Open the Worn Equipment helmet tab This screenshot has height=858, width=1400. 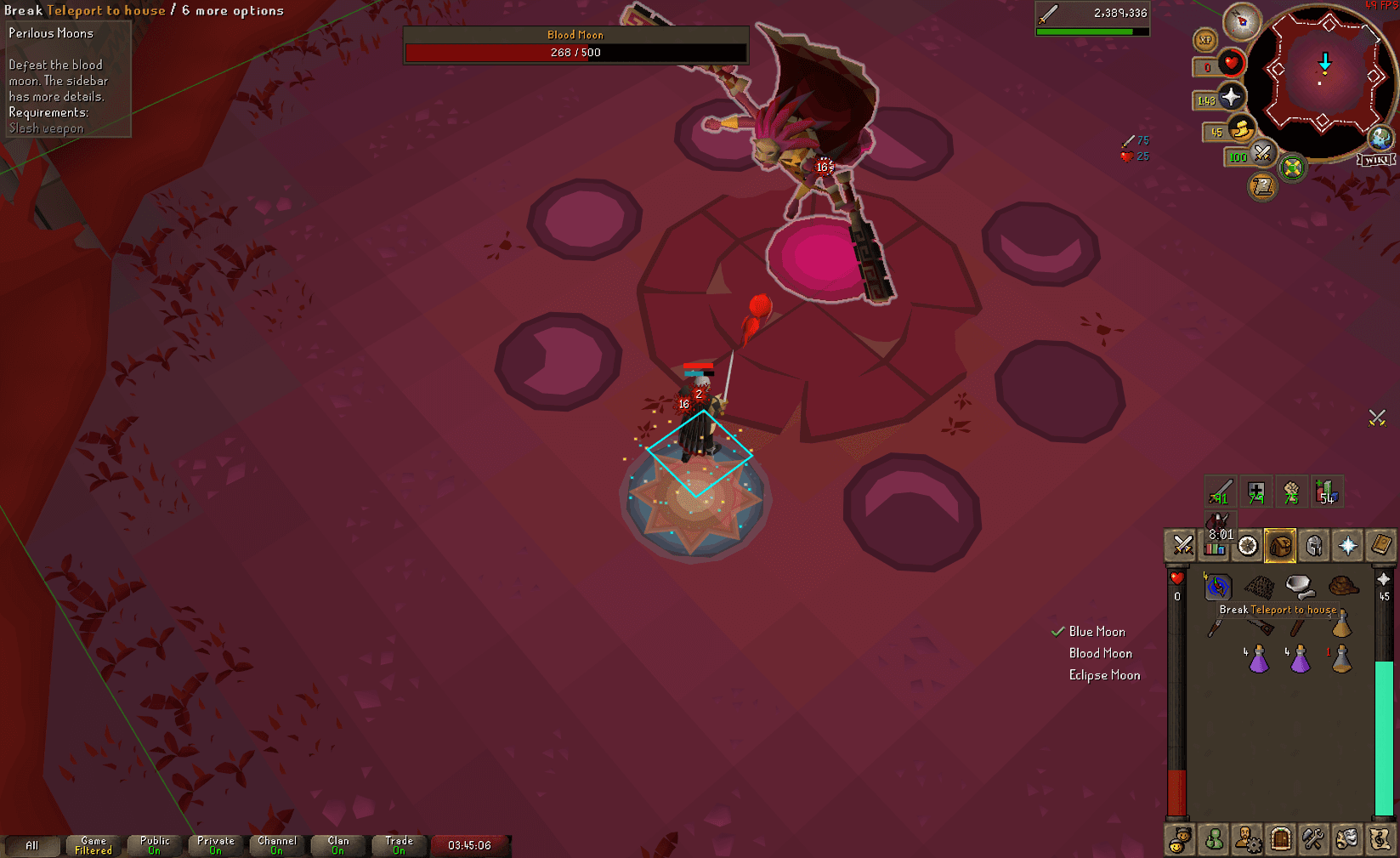(x=1313, y=545)
